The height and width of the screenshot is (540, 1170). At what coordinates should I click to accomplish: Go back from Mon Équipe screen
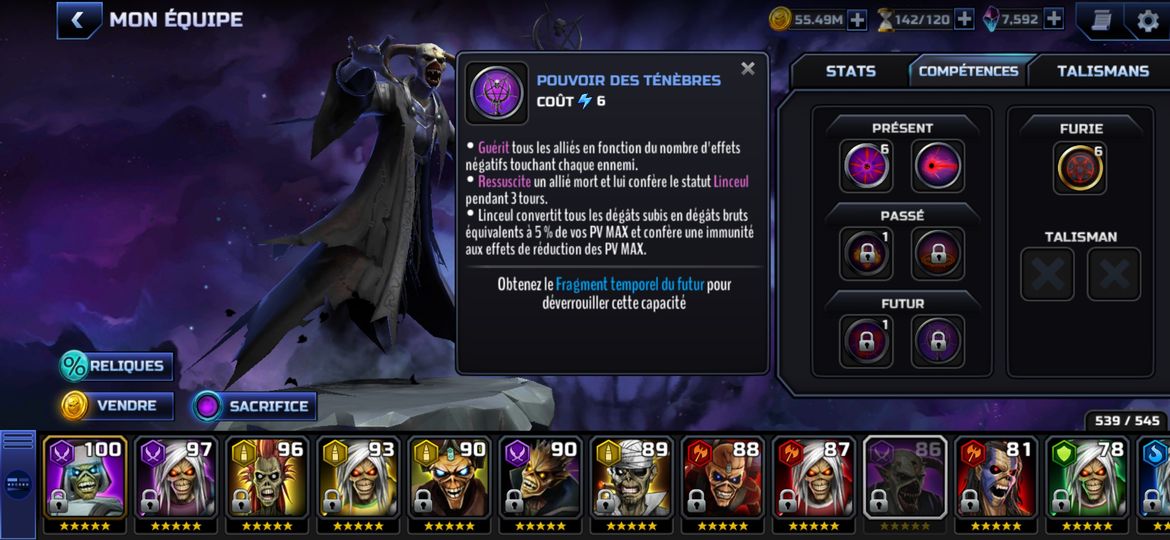pos(79,19)
